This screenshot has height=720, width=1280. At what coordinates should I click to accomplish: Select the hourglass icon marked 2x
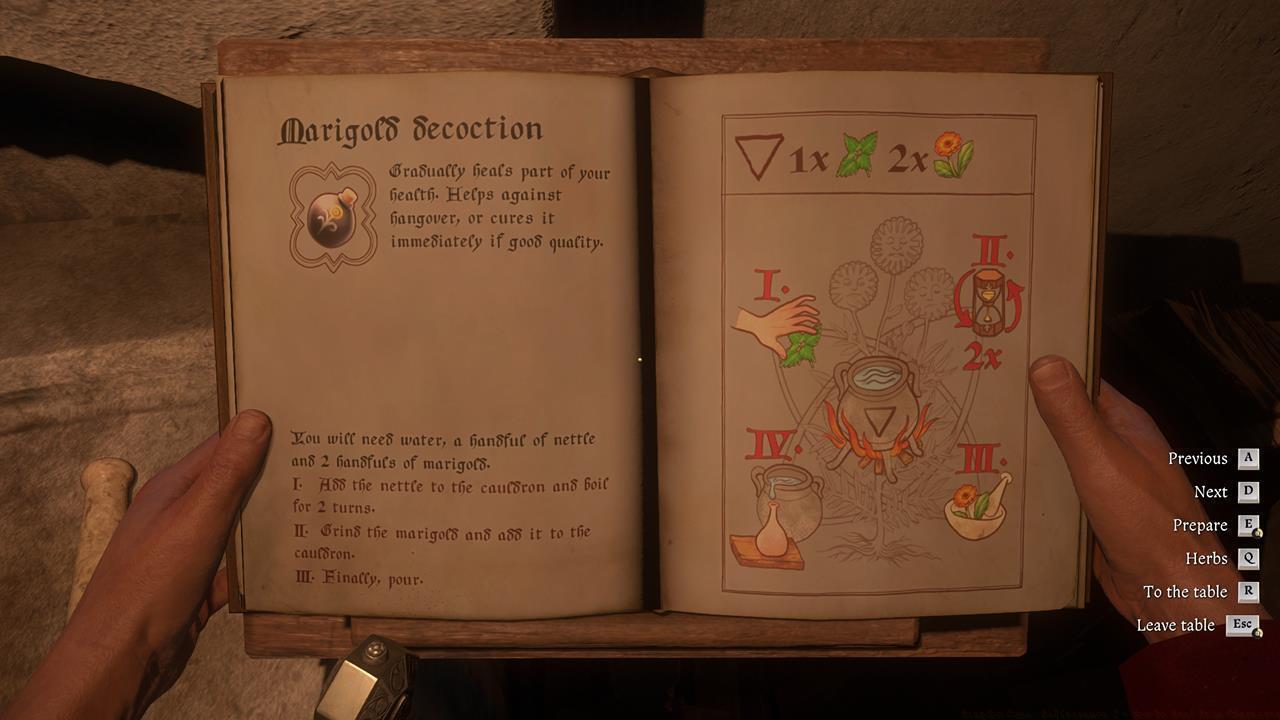986,298
